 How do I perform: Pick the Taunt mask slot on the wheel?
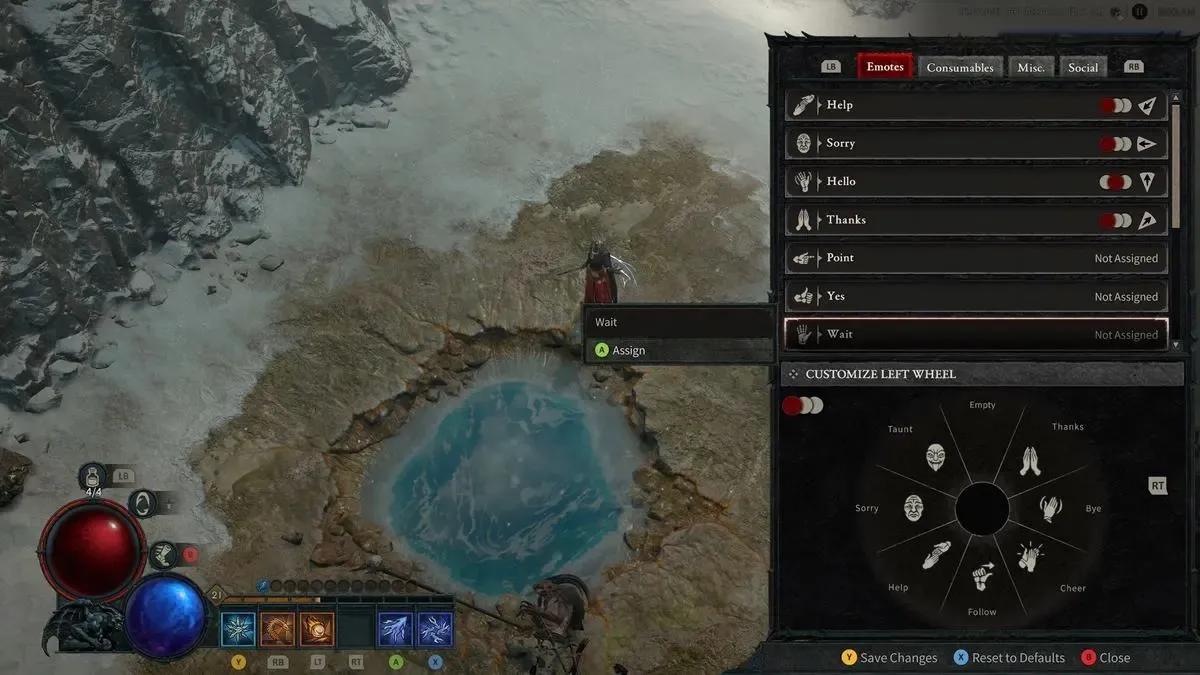tap(935, 458)
